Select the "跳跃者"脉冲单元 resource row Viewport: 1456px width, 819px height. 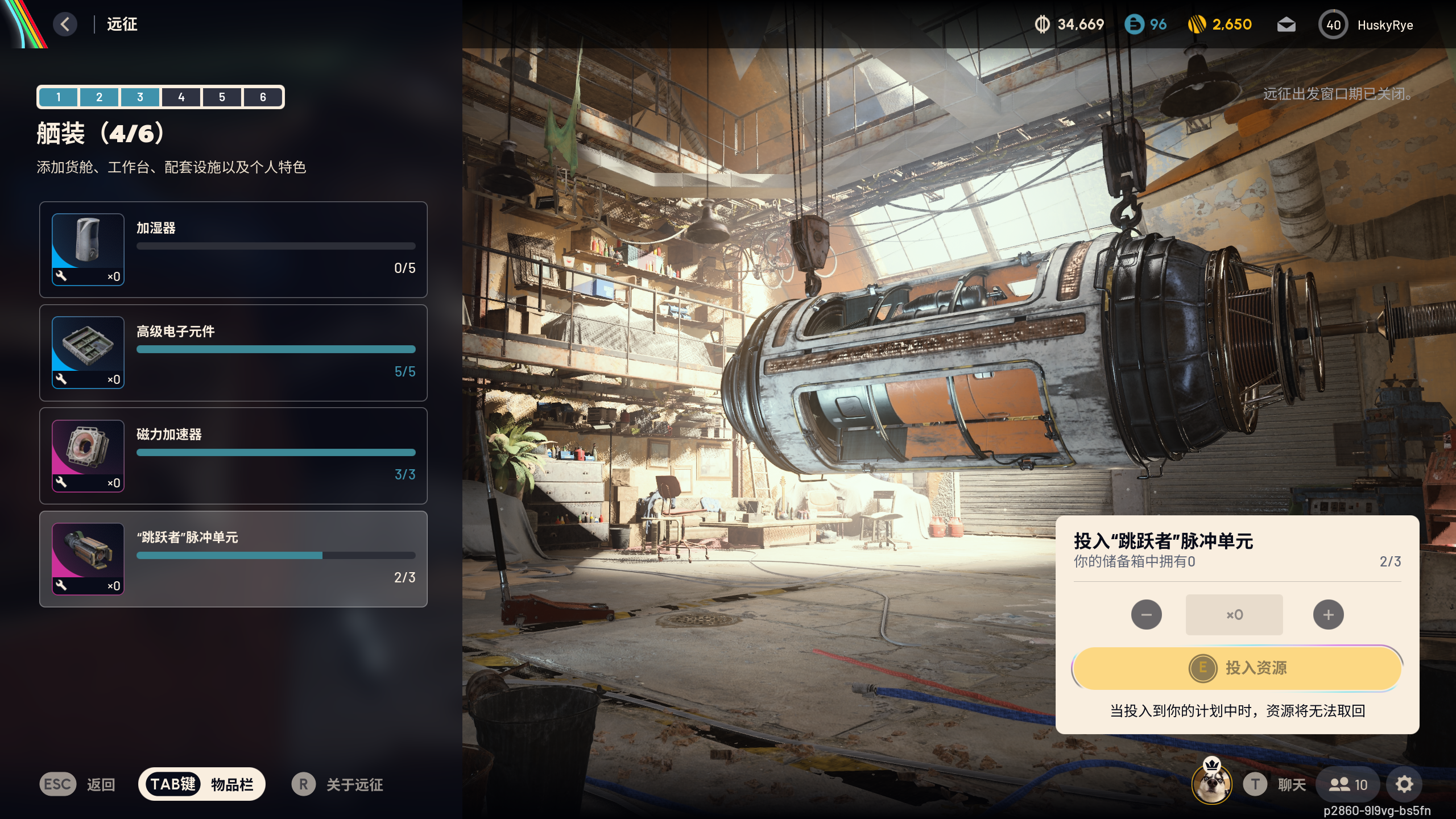coord(233,559)
